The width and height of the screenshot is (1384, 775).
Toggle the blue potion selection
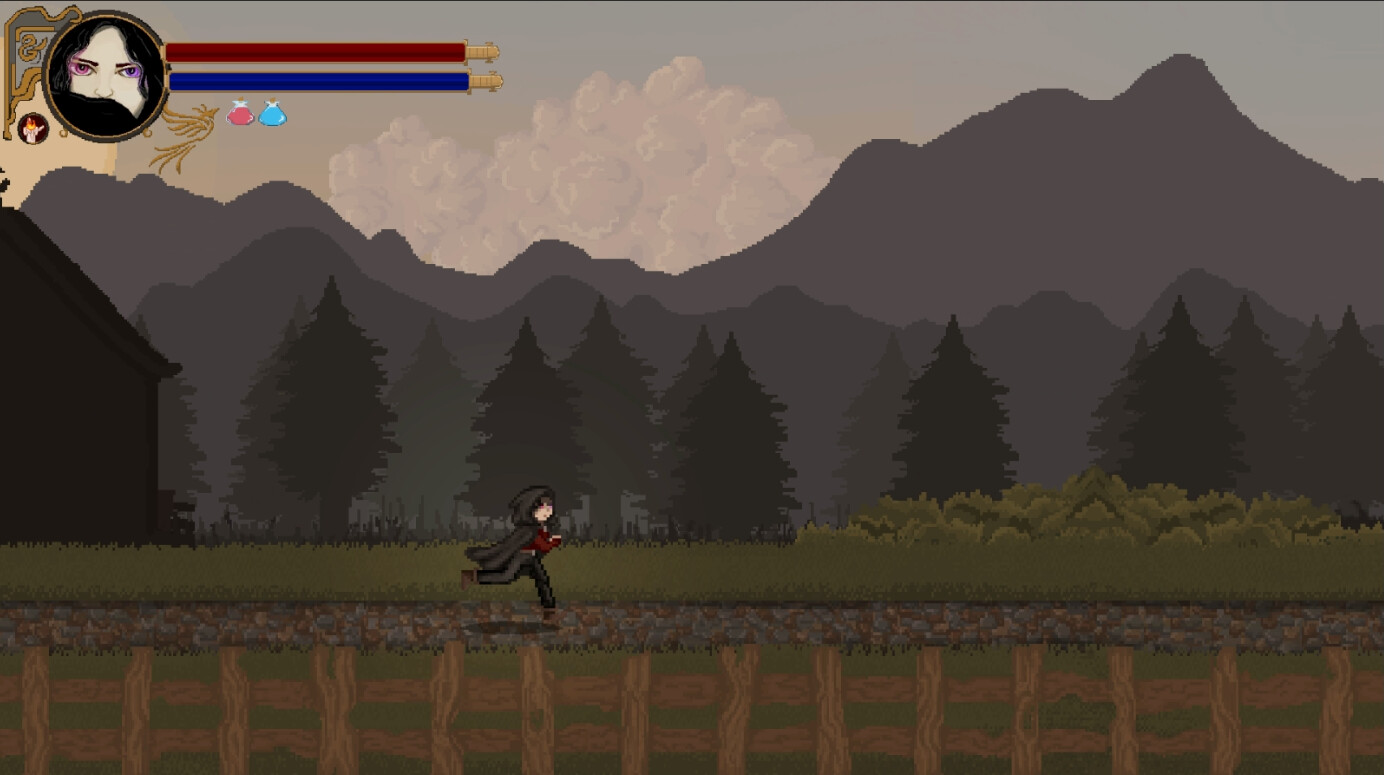coord(271,114)
